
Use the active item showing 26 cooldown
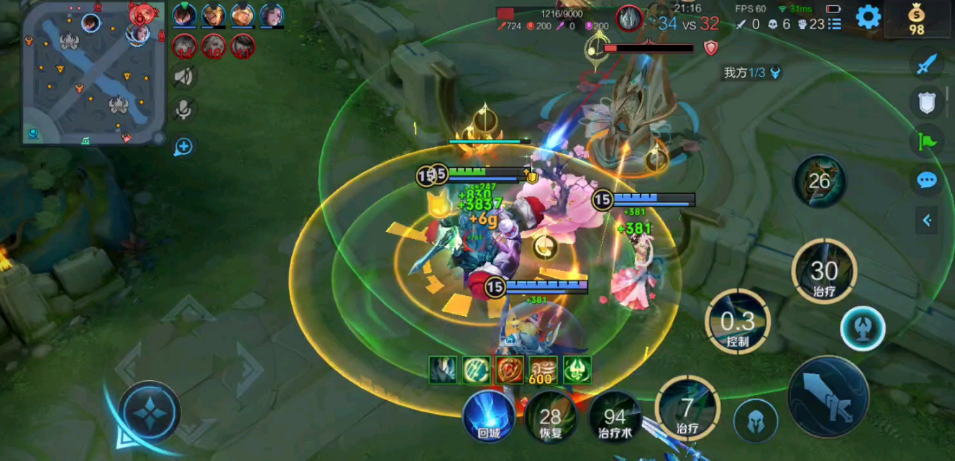(x=820, y=181)
